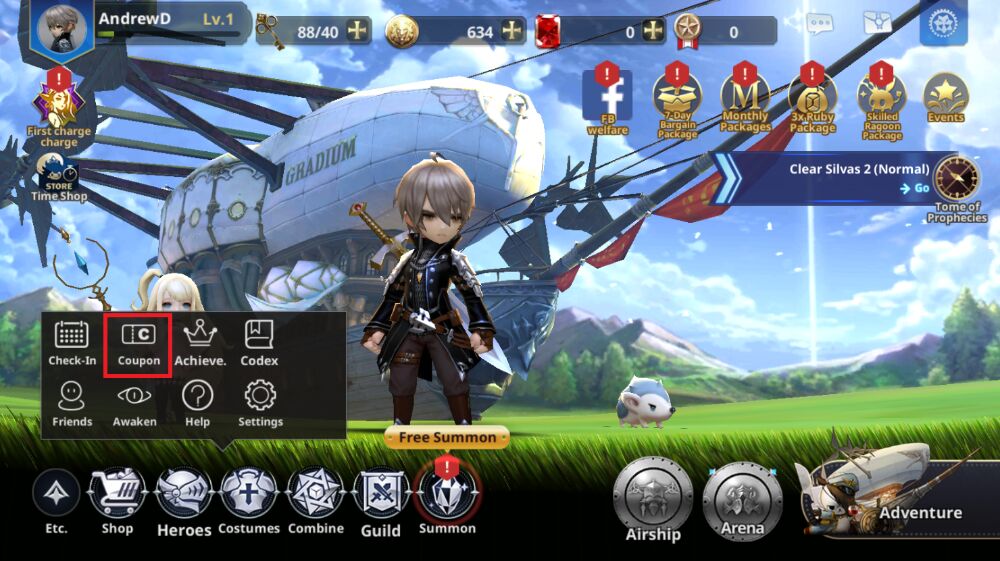The width and height of the screenshot is (1000, 561).
Task: Open the Settings gear
Action: point(260,405)
